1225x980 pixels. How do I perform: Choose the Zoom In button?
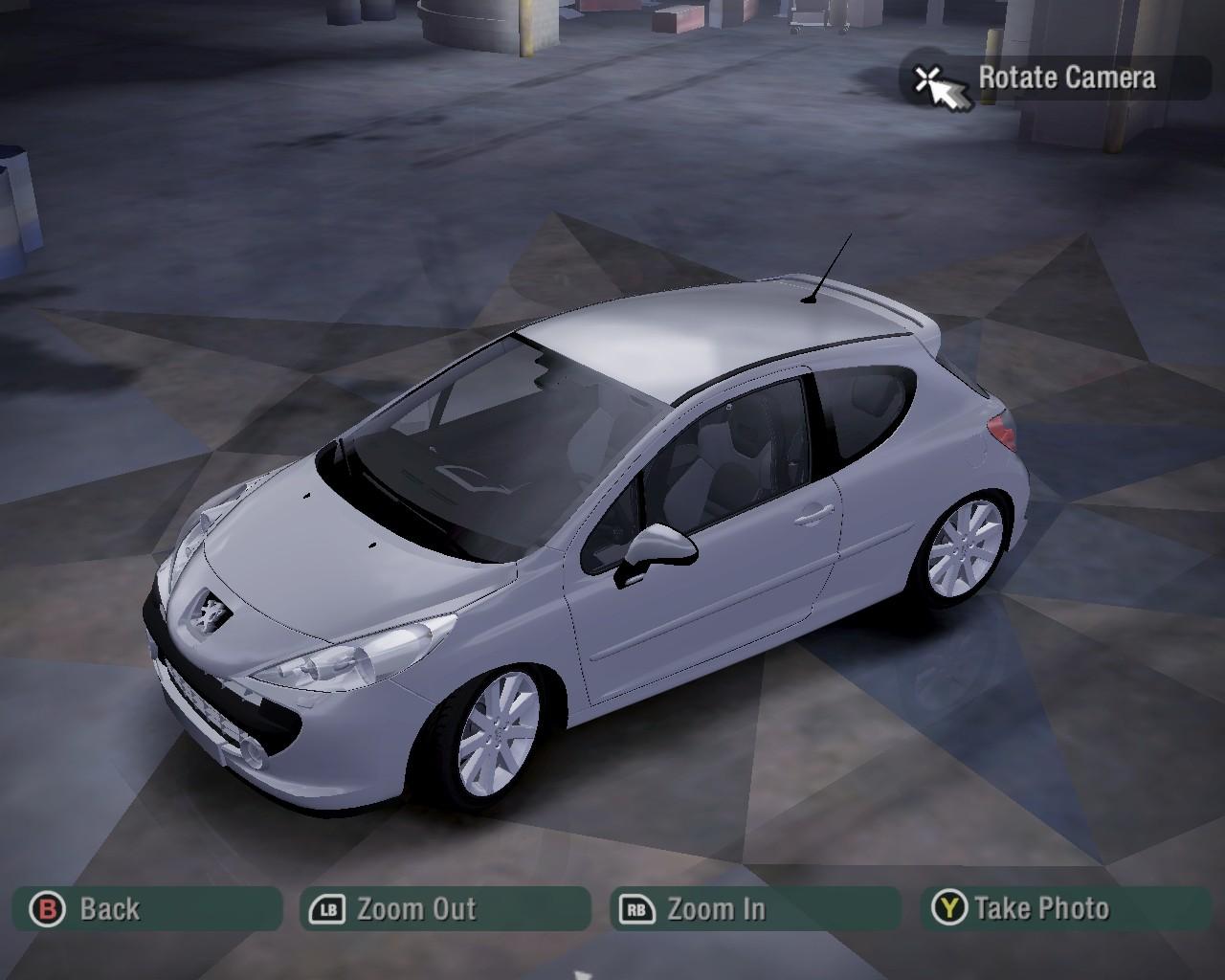754,908
